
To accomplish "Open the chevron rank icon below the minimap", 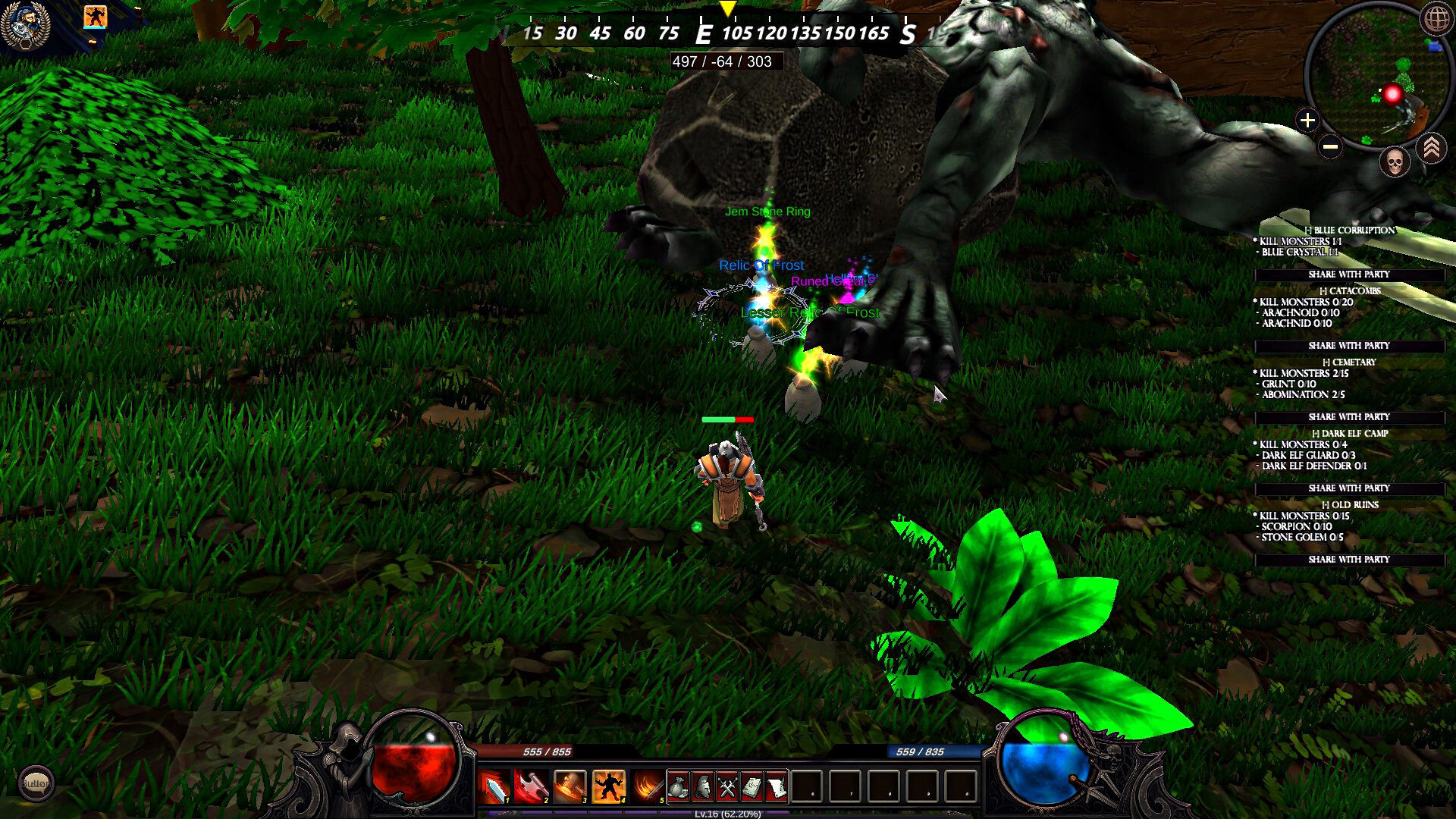I will [x=1432, y=149].
